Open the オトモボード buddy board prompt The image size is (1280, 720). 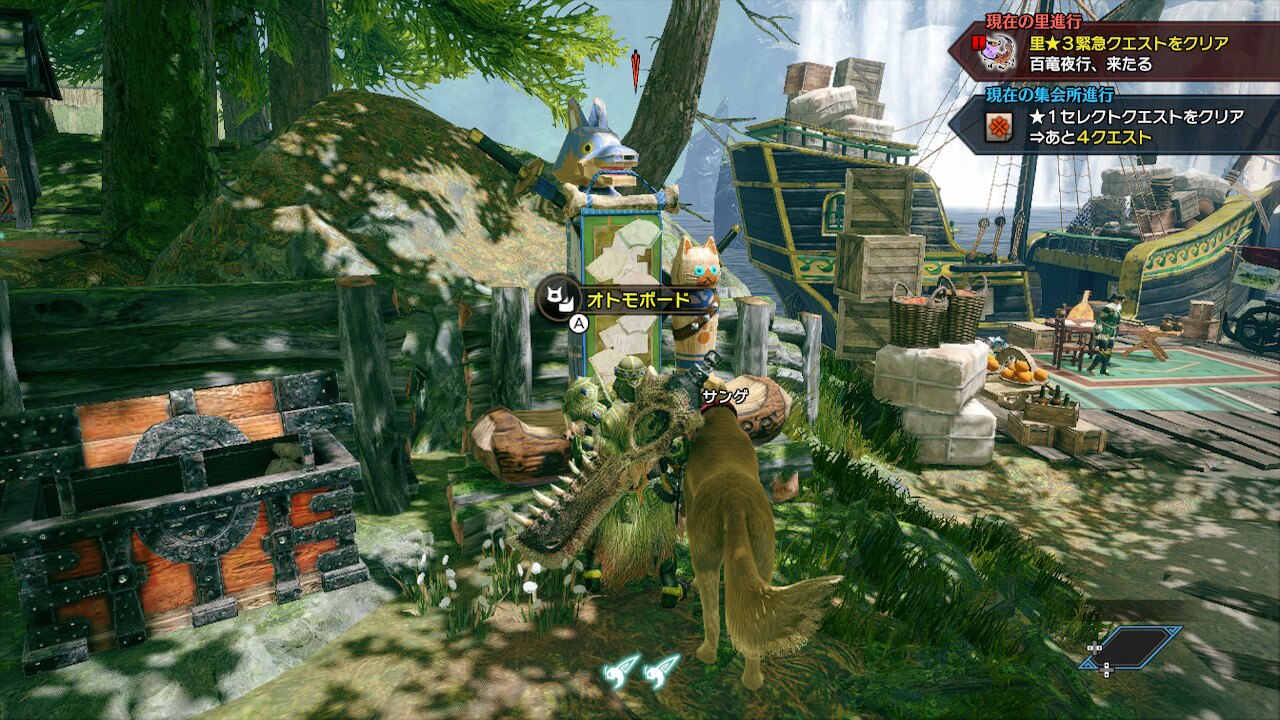(x=616, y=299)
